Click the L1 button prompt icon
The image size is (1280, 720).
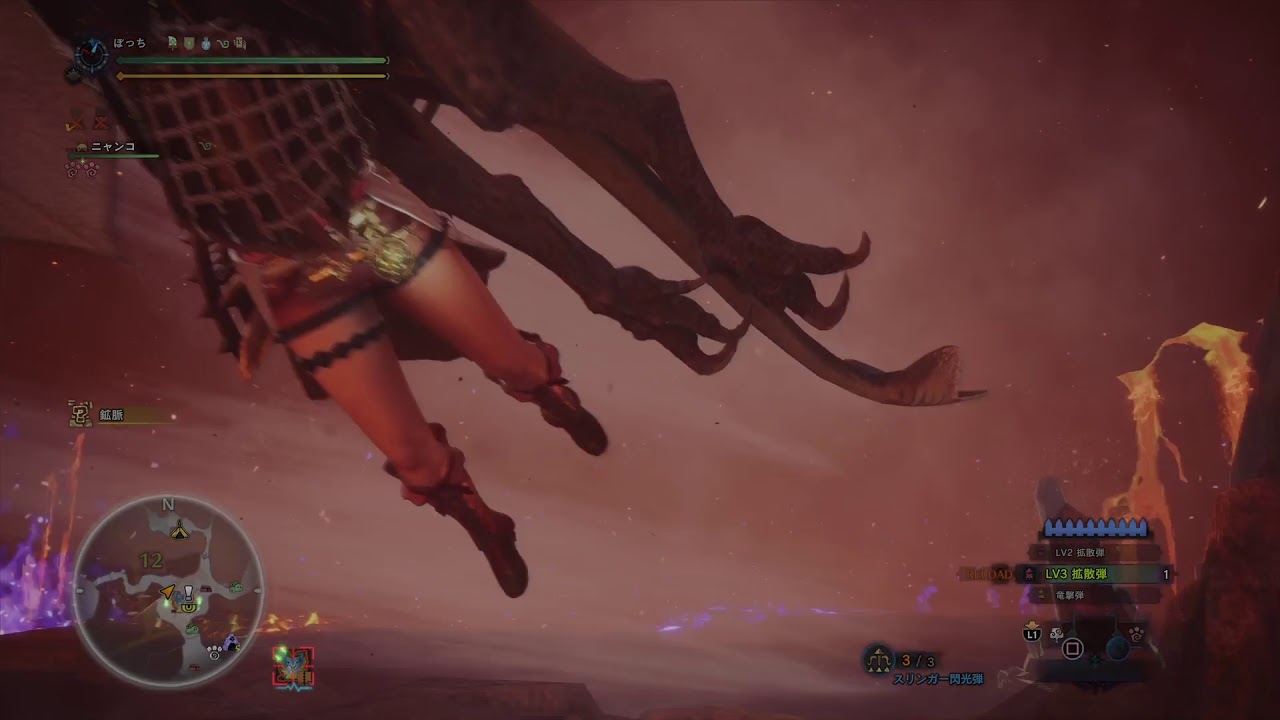pyautogui.click(x=1032, y=635)
